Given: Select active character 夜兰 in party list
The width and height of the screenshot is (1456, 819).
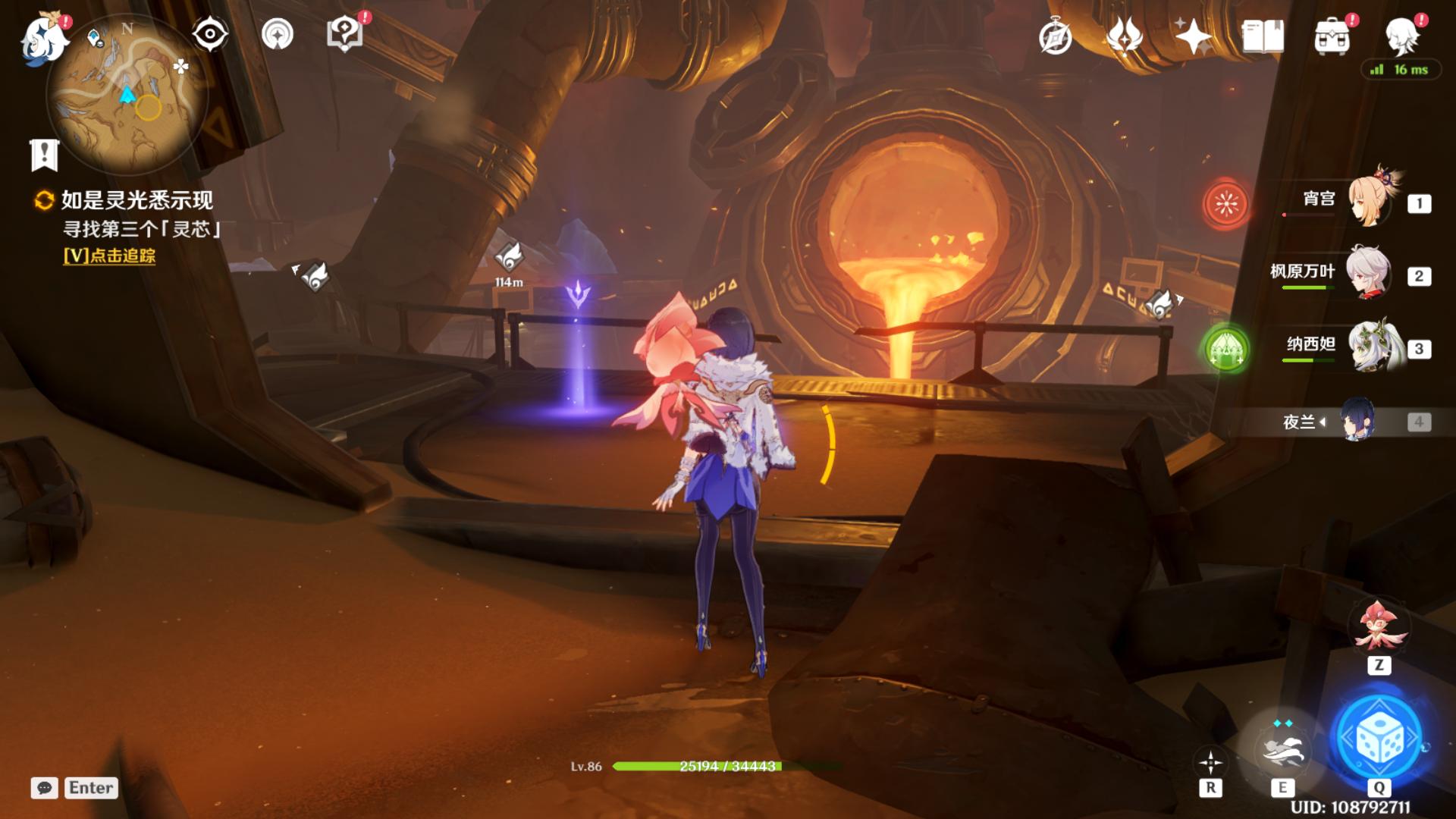Looking at the screenshot, I should (1356, 421).
